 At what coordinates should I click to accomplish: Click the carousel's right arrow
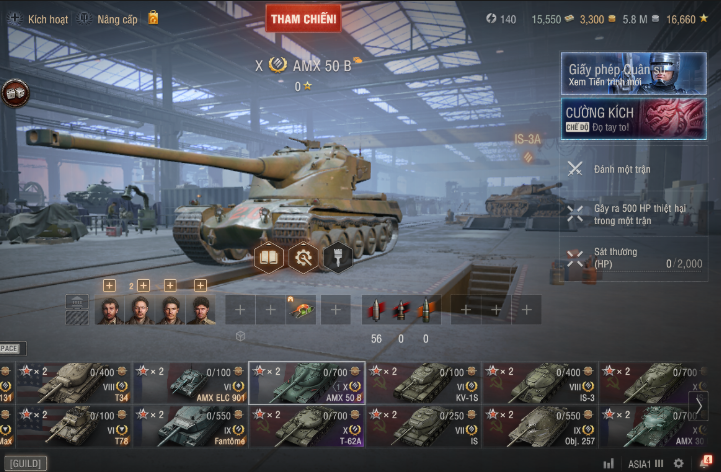701,404
